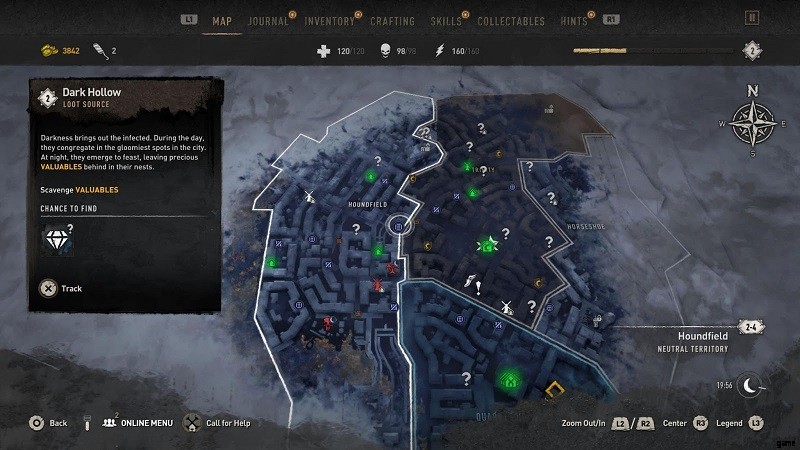Select the Skills tab

click(x=445, y=20)
